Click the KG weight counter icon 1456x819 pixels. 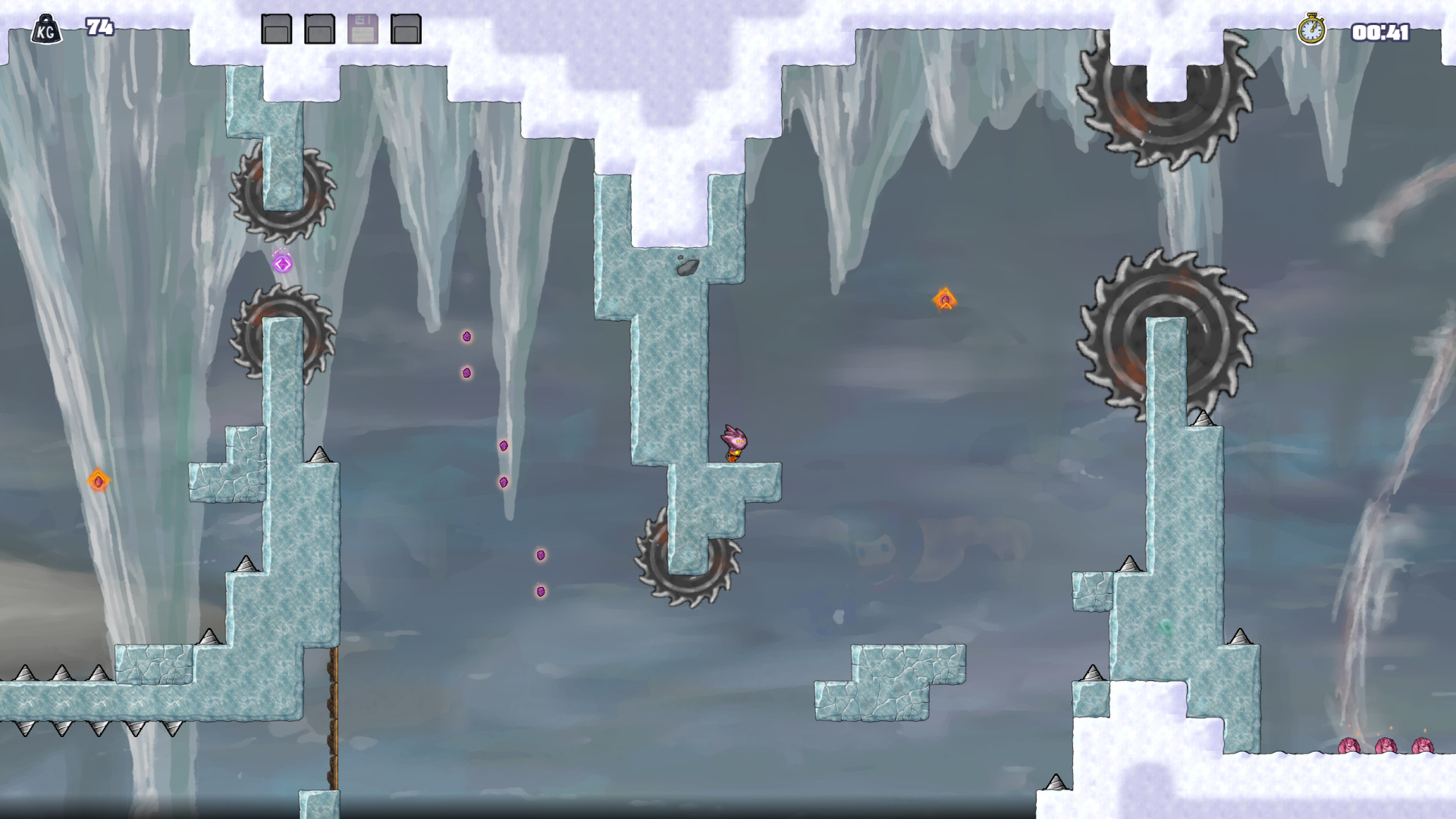47,27
